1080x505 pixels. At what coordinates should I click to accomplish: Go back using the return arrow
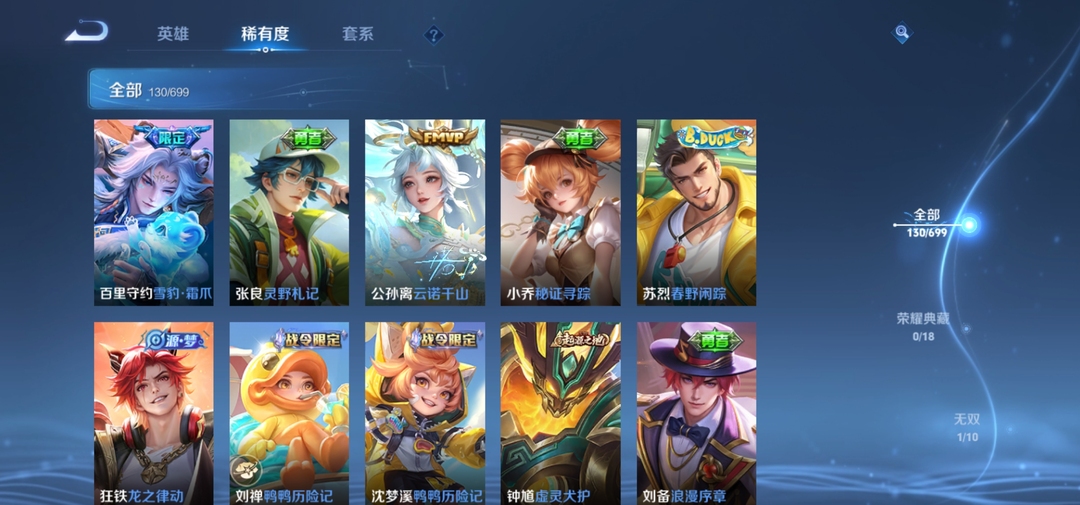[86, 32]
